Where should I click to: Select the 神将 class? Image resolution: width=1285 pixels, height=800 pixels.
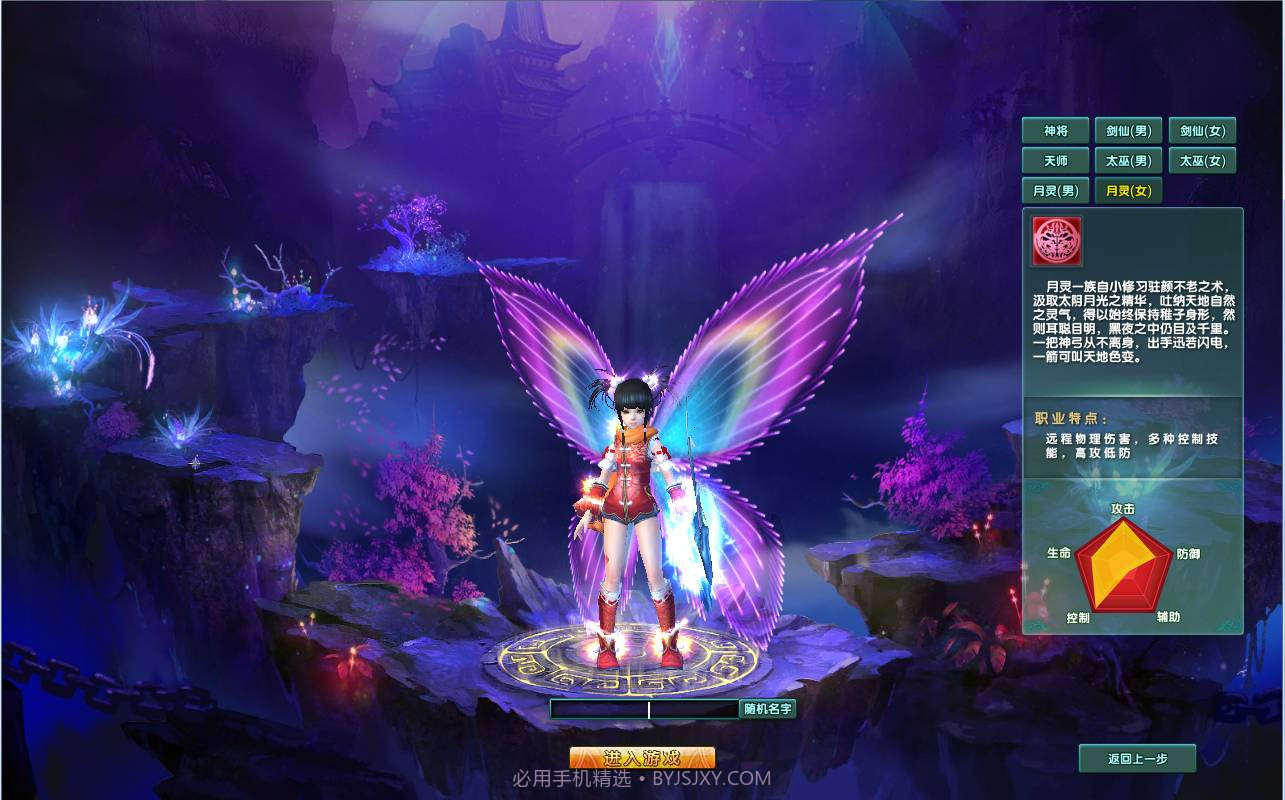tap(1055, 130)
